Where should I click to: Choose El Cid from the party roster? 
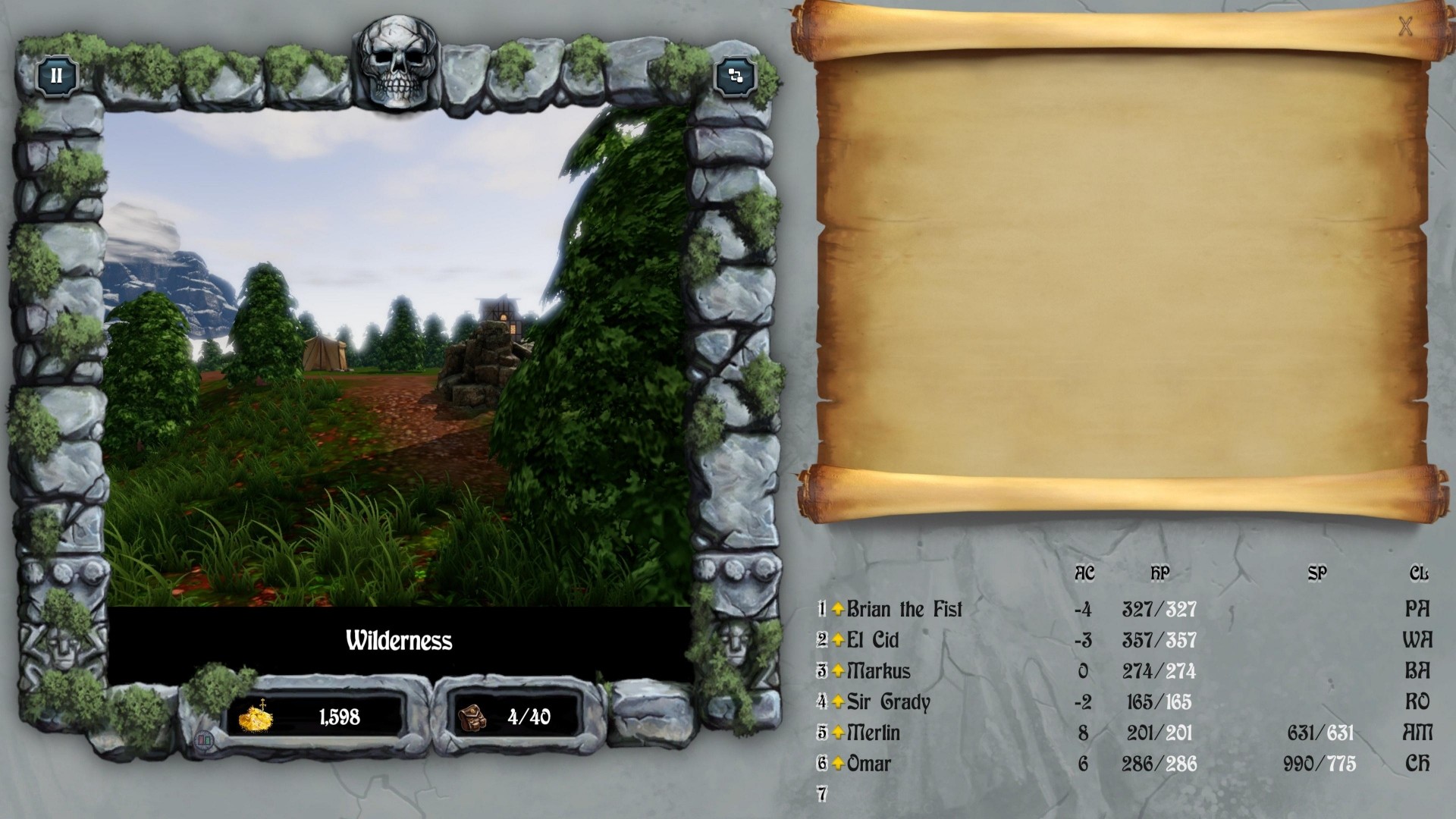(873, 641)
